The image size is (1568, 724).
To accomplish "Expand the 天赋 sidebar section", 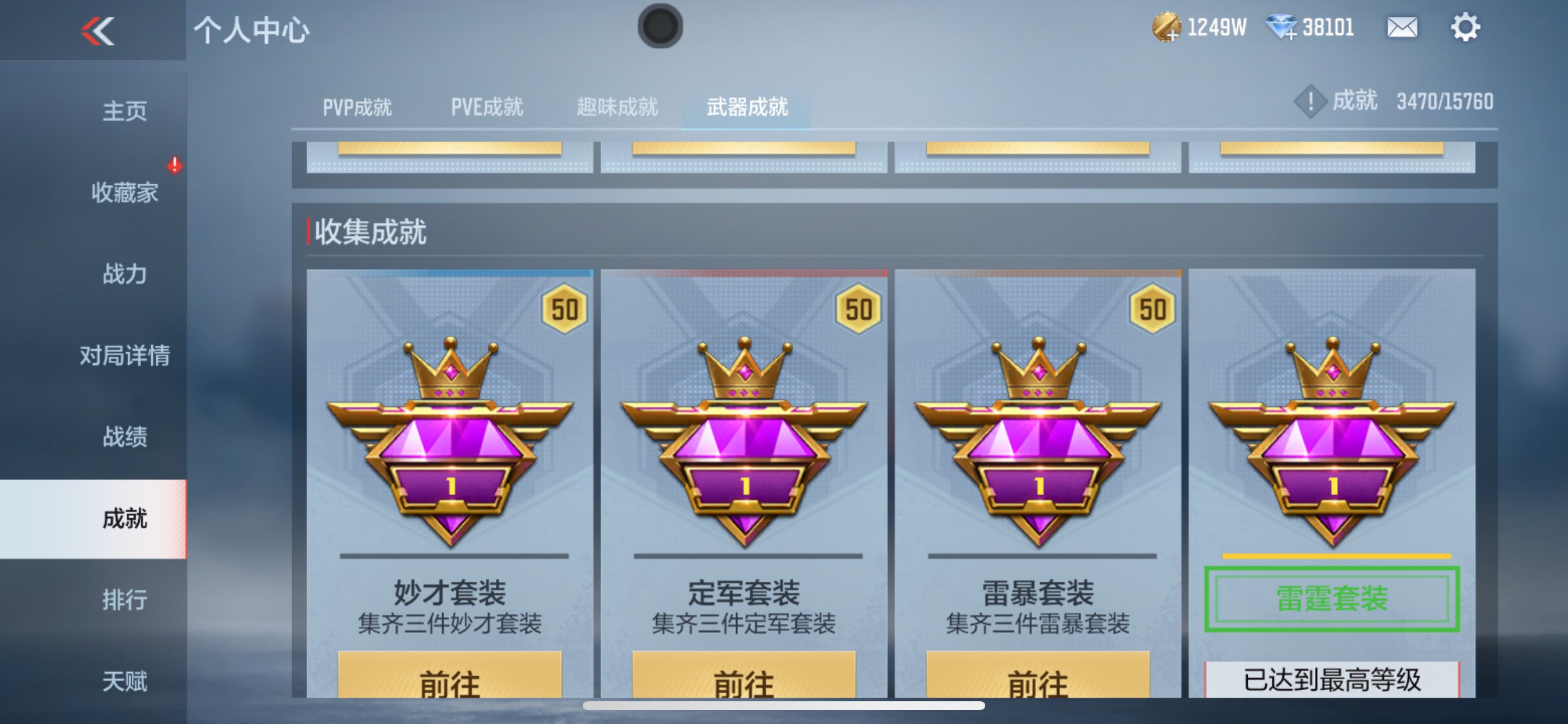I will (x=125, y=680).
